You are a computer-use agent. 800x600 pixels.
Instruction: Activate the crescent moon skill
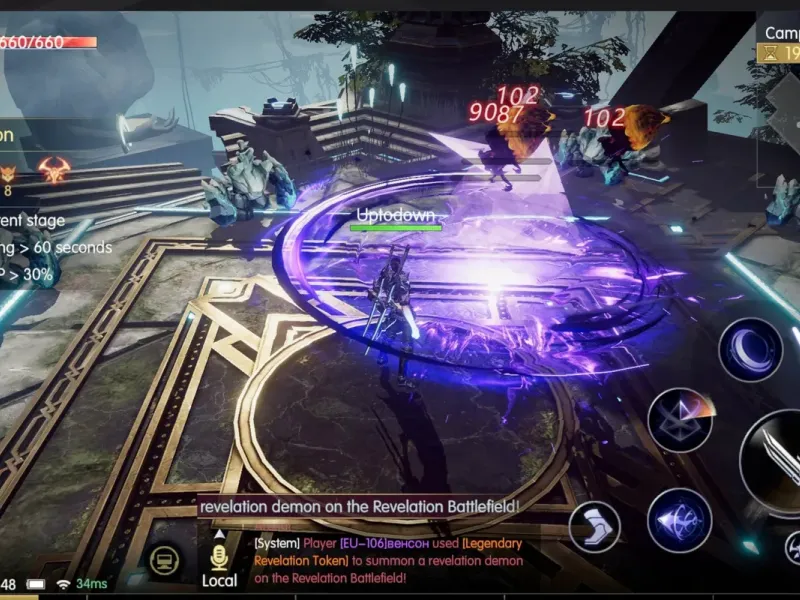750,350
